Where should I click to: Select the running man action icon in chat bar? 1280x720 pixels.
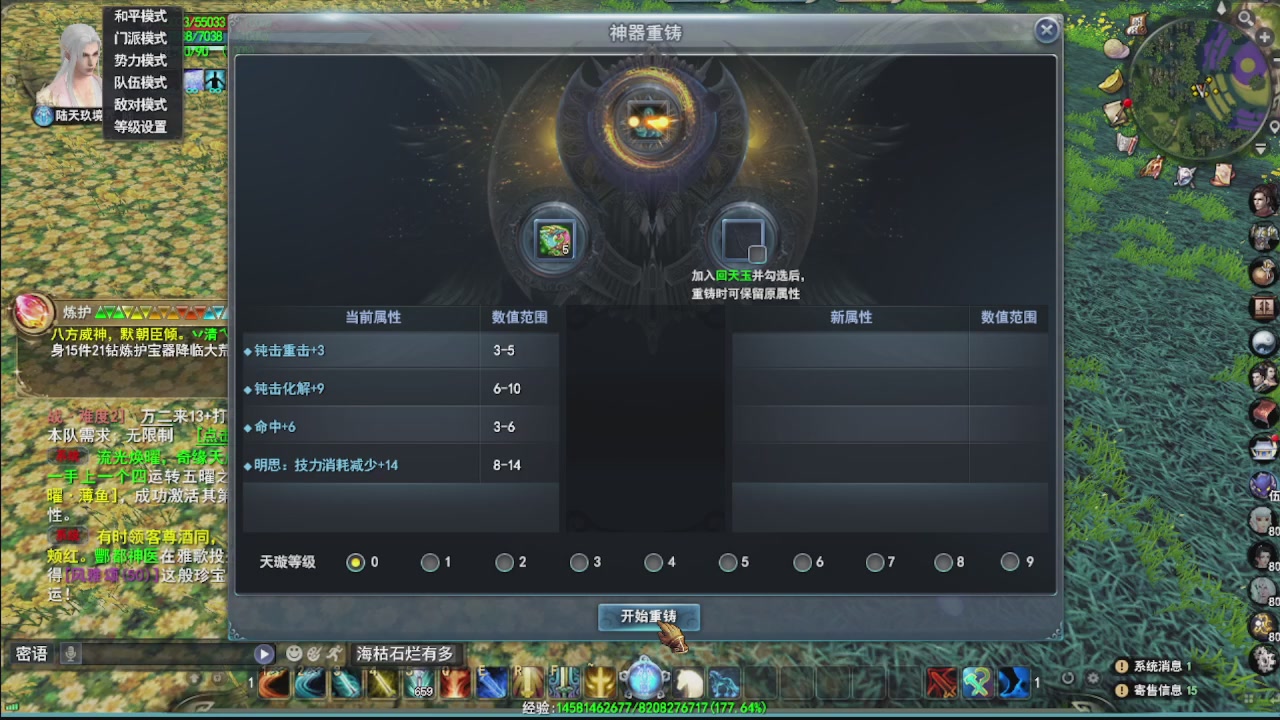pyautogui.click(x=334, y=652)
